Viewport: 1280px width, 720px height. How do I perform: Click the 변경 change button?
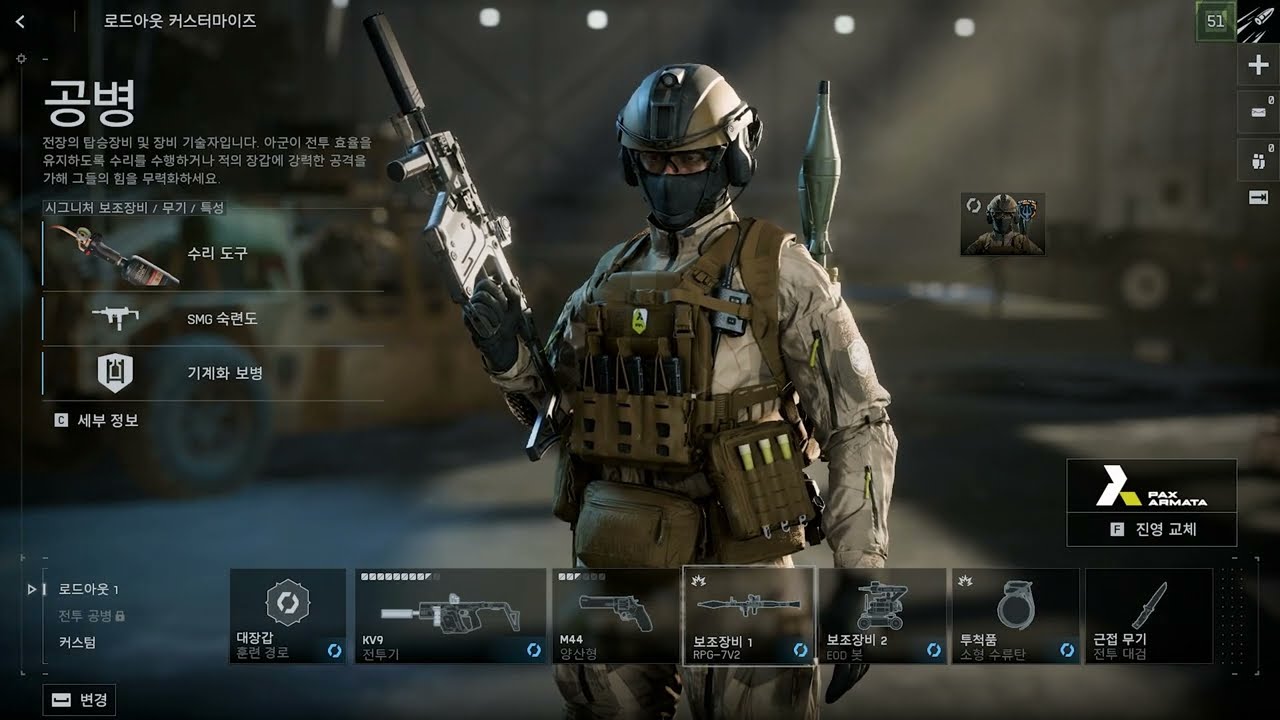(79, 700)
